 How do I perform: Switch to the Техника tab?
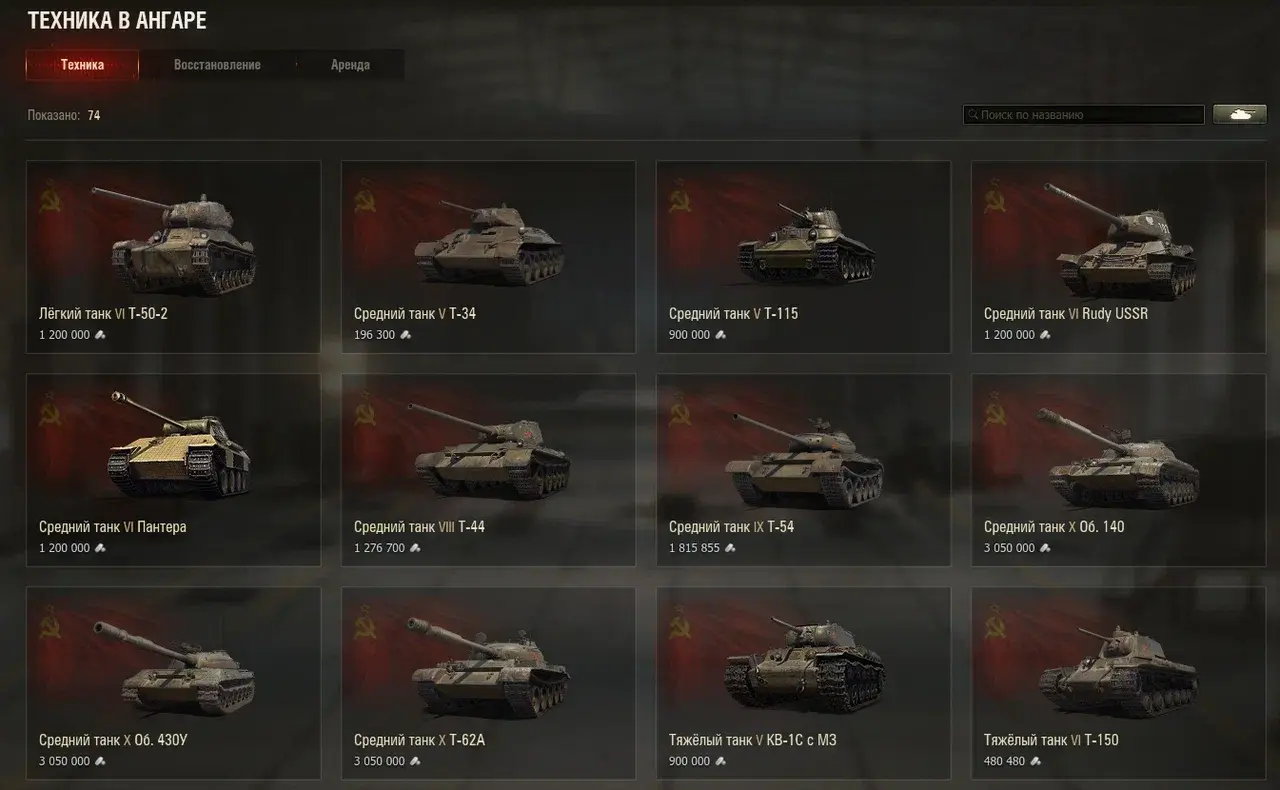pos(82,65)
